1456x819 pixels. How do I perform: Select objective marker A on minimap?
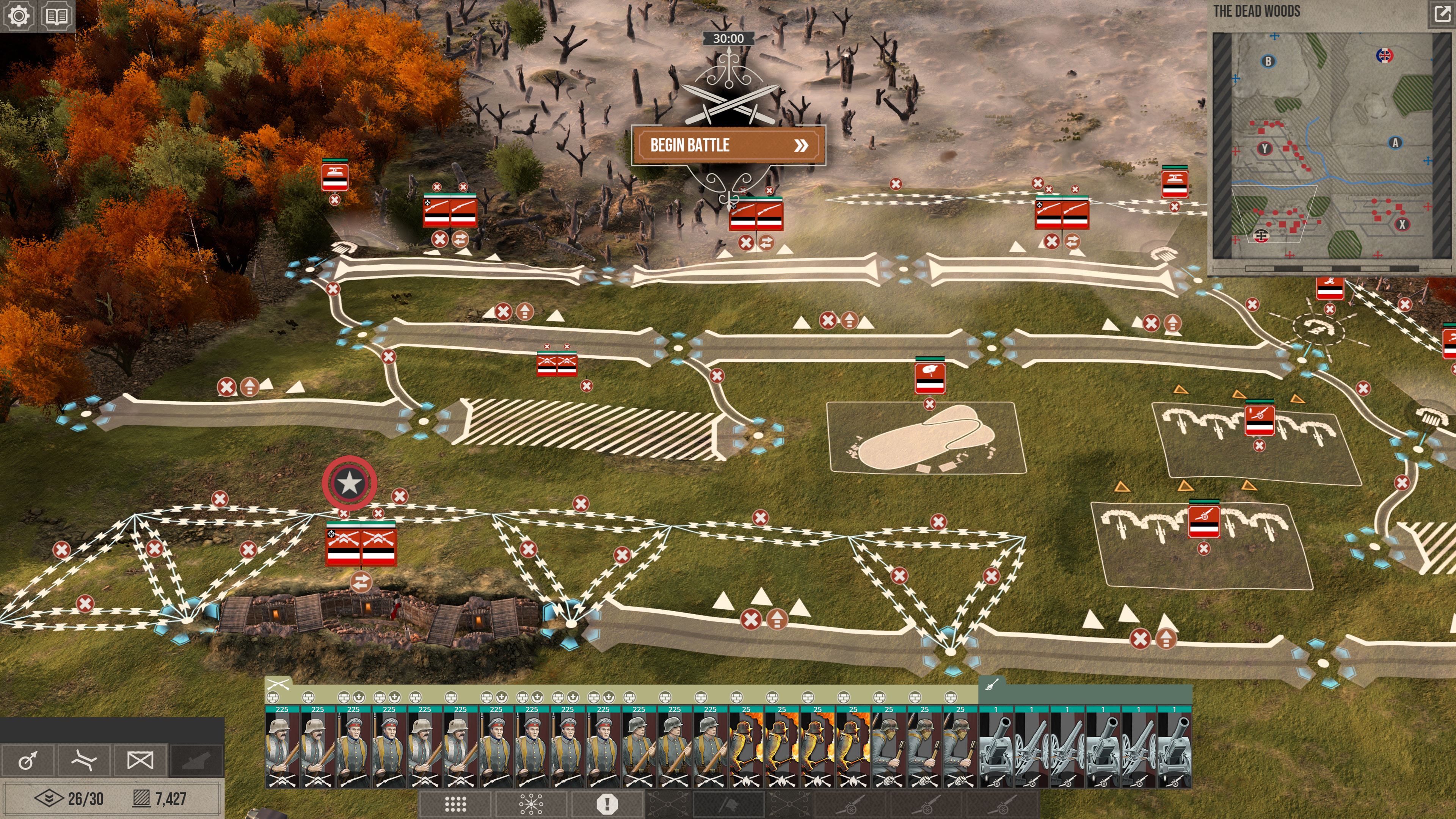tap(1395, 143)
